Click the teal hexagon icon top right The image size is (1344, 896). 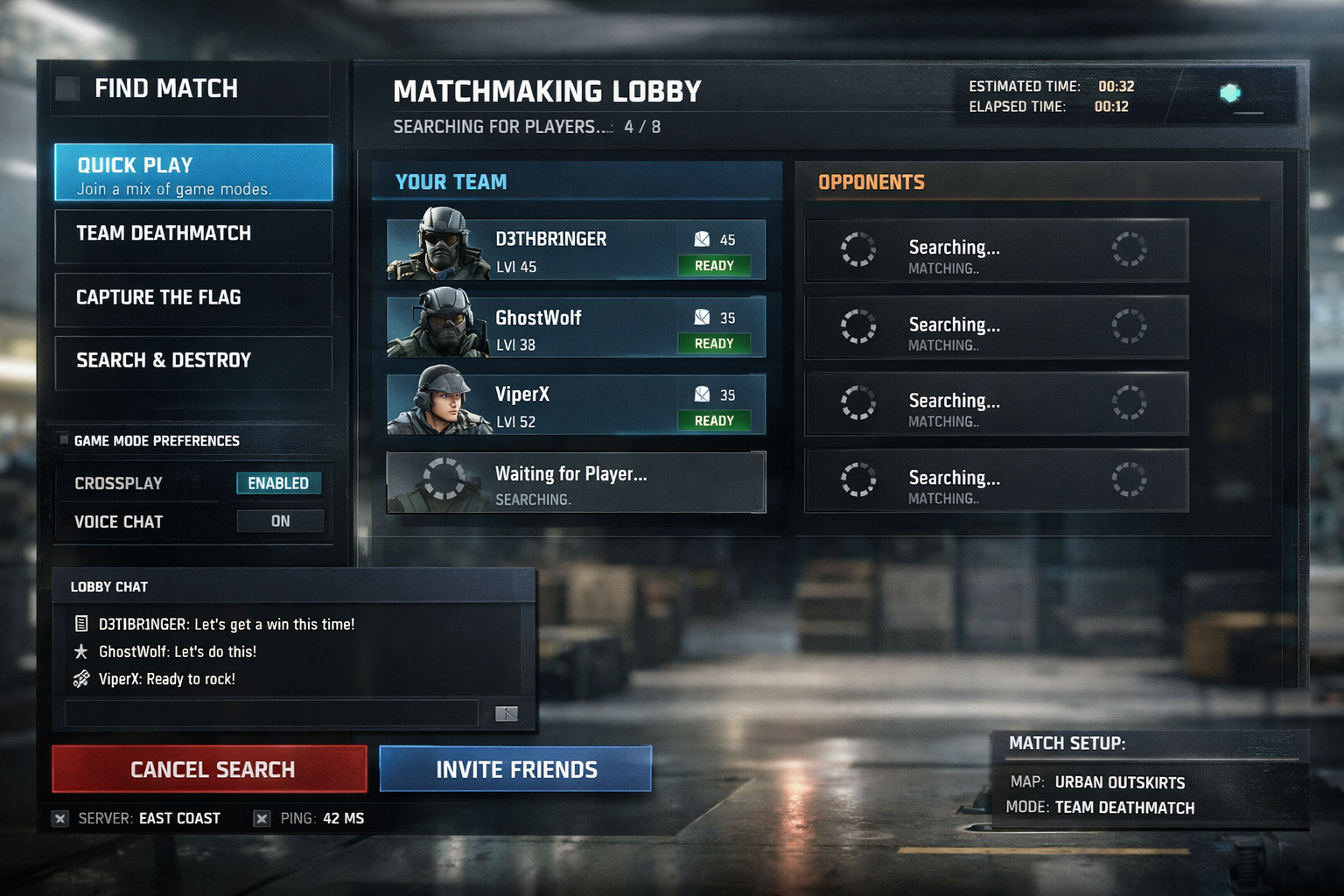click(x=1230, y=93)
